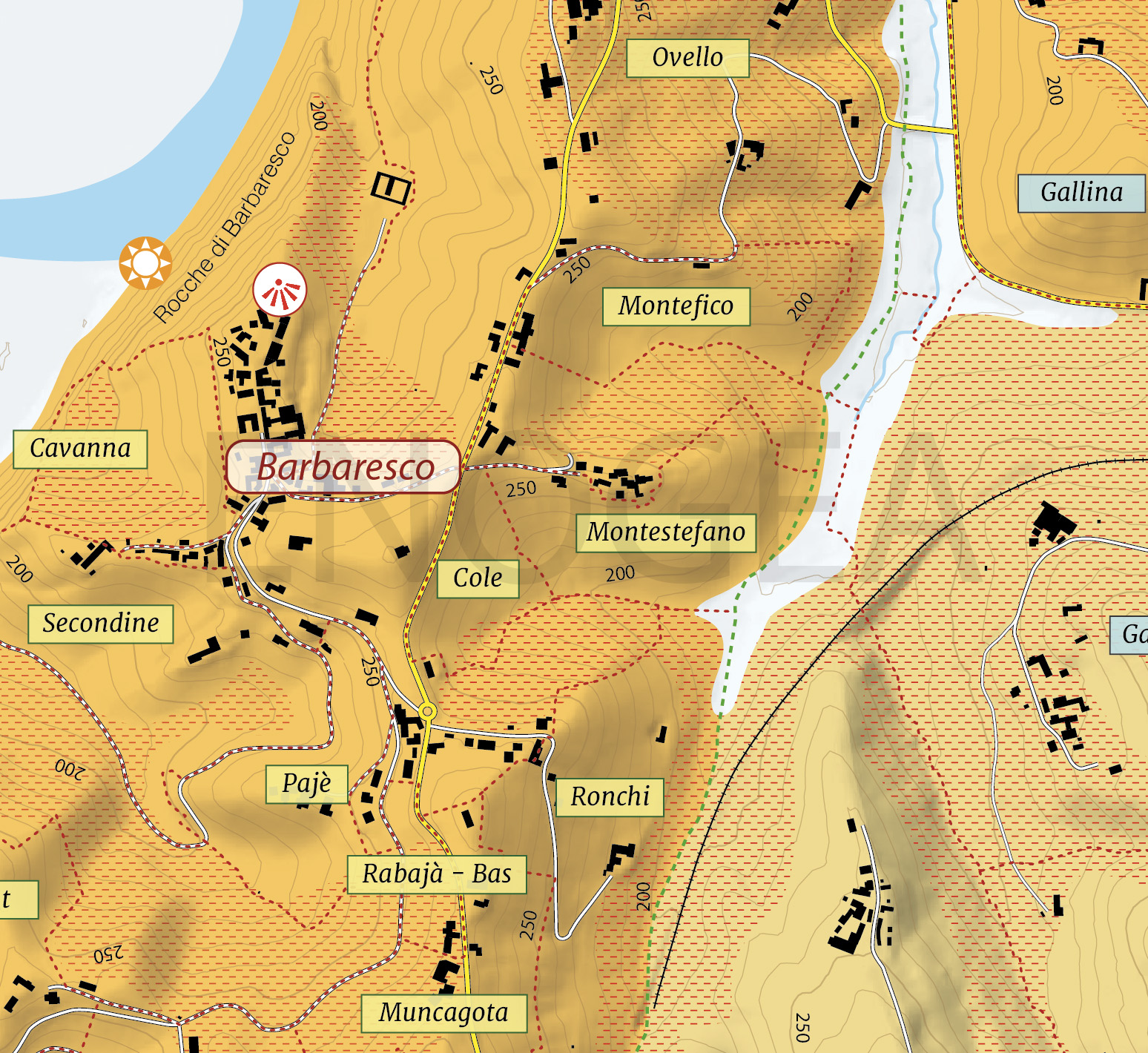Click the Ovello vineyard label
This screenshot has width=1148, height=1053.
coord(687,58)
